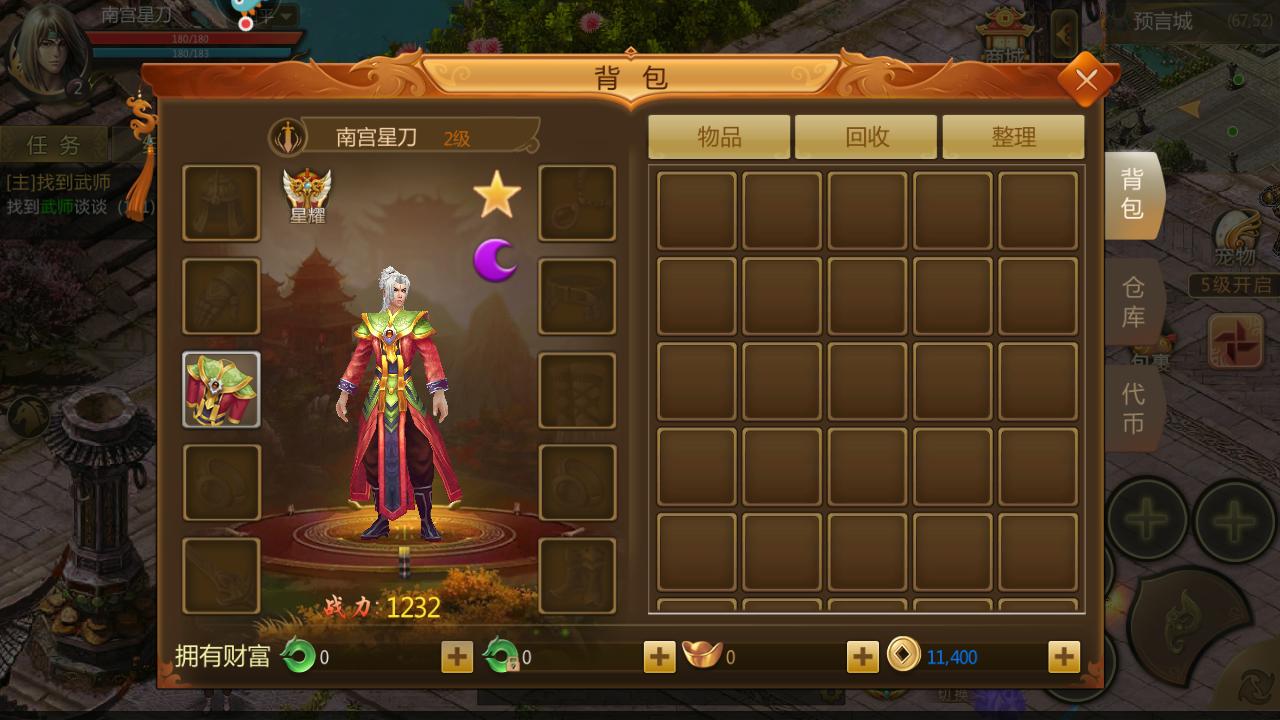Image resolution: width=1280 pixels, height=720 pixels.
Task: Open the 物品 items view
Action: [x=719, y=137]
